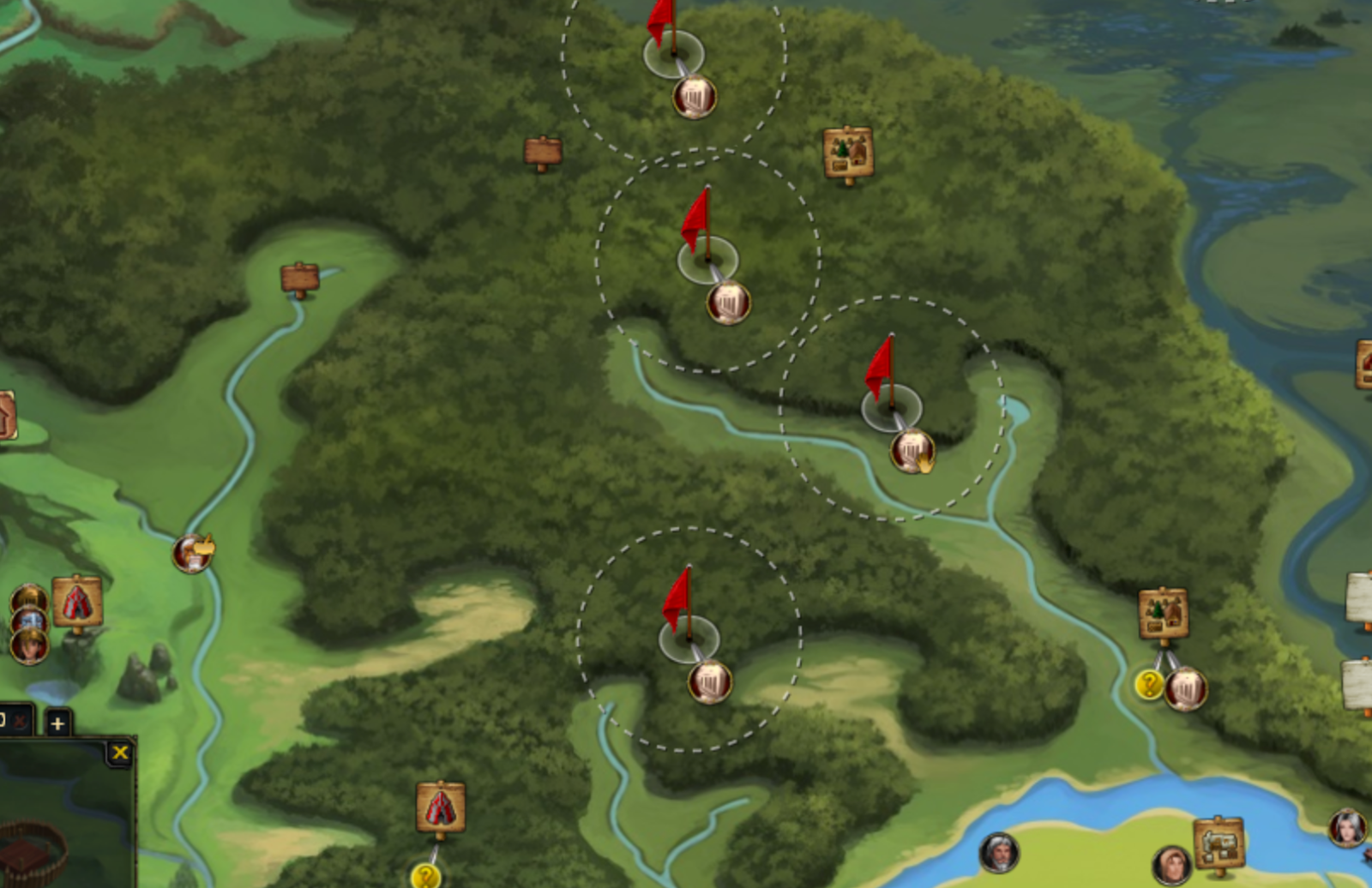Click the yellow question mark quest coin on the right

pos(1150,684)
